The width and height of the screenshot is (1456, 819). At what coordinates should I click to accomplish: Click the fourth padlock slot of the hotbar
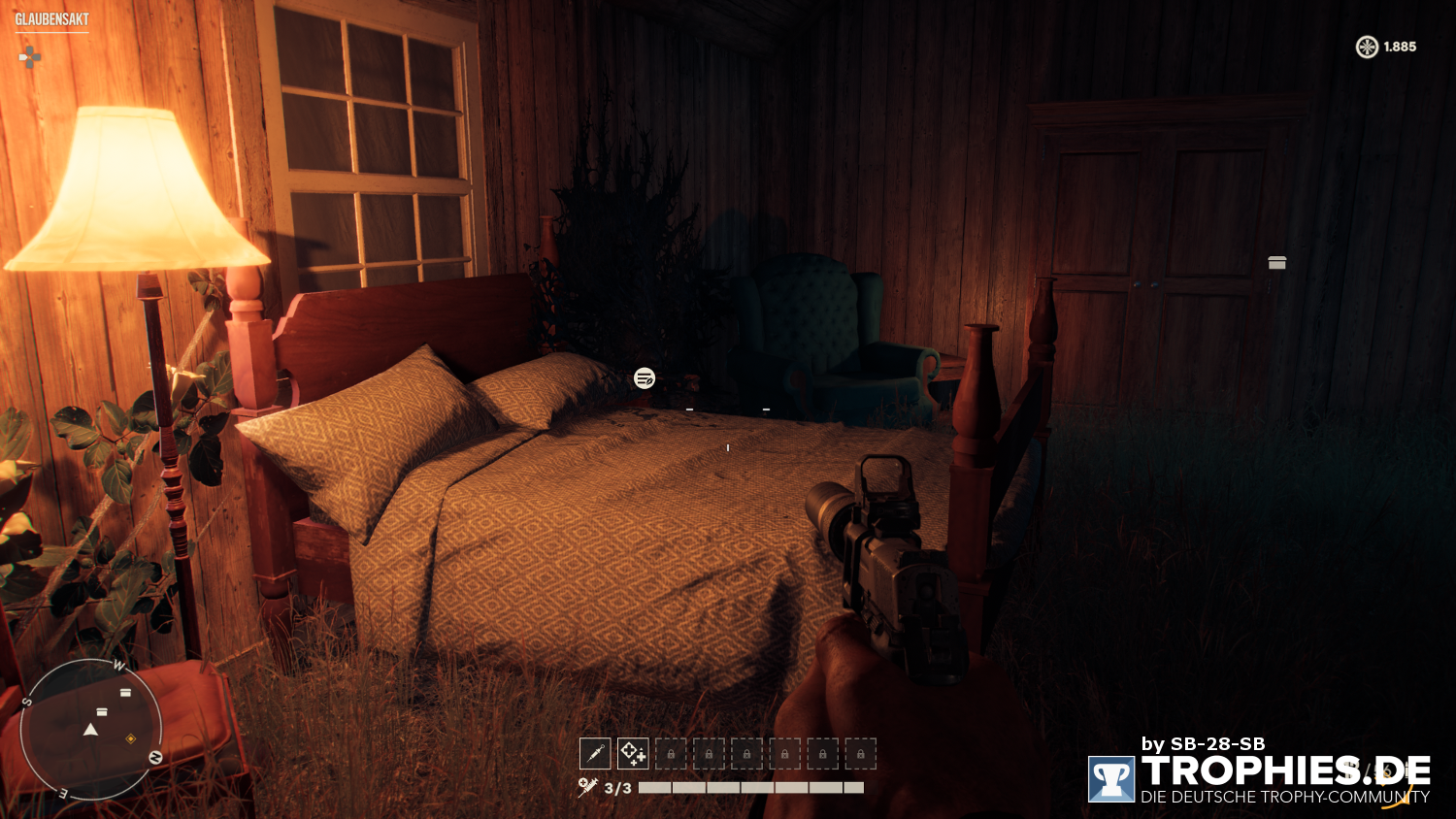click(783, 753)
